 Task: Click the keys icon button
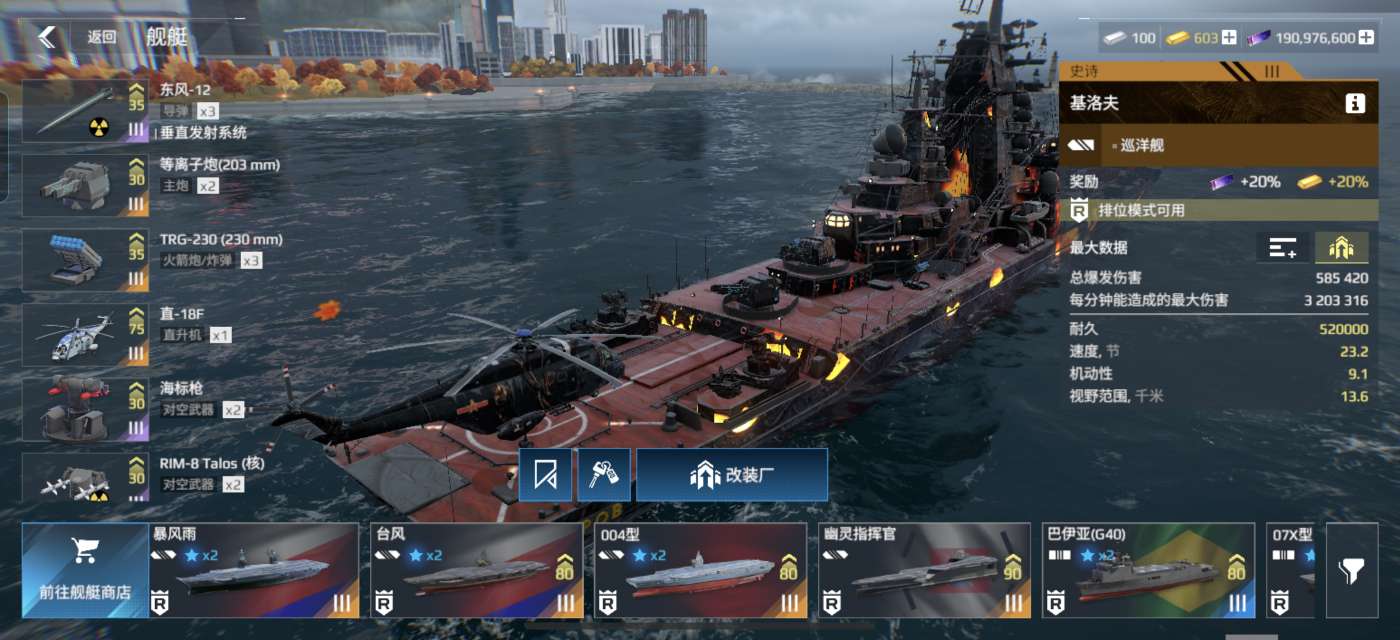click(x=604, y=475)
